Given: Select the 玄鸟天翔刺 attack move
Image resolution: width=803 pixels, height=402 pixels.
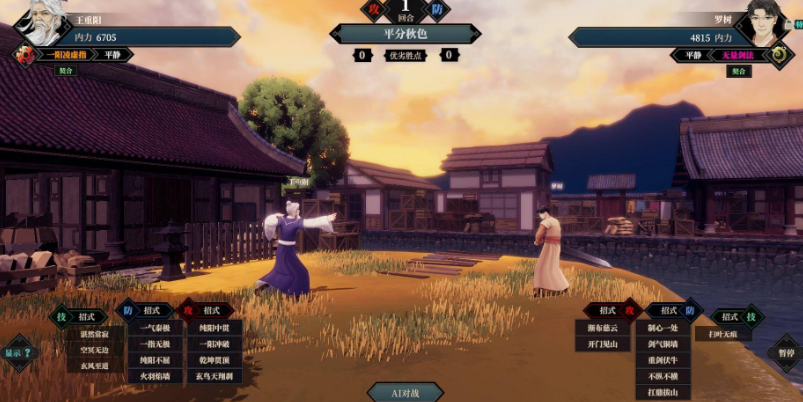Looking at the screenshot, I should [x=214, y=376].
